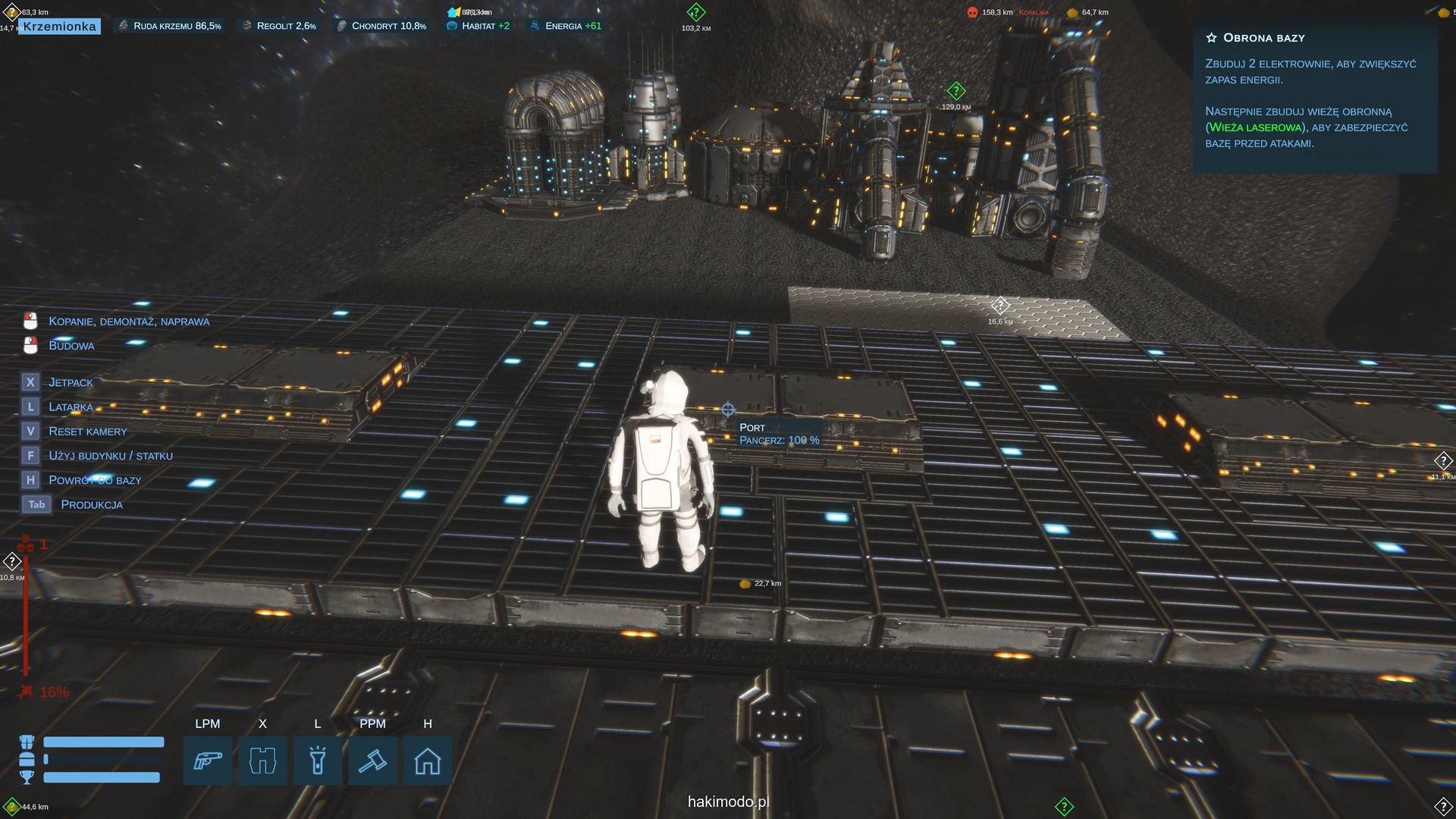Activate the jetpack hotbar icon
This screenshot has width=1456, height=819.
coord(262,761)
